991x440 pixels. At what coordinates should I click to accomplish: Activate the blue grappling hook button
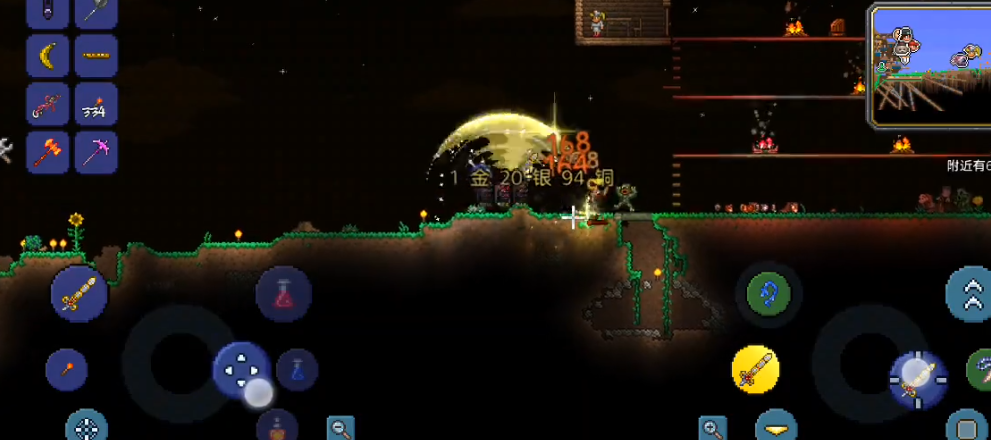pyautogui.click(x=768, y=294)
